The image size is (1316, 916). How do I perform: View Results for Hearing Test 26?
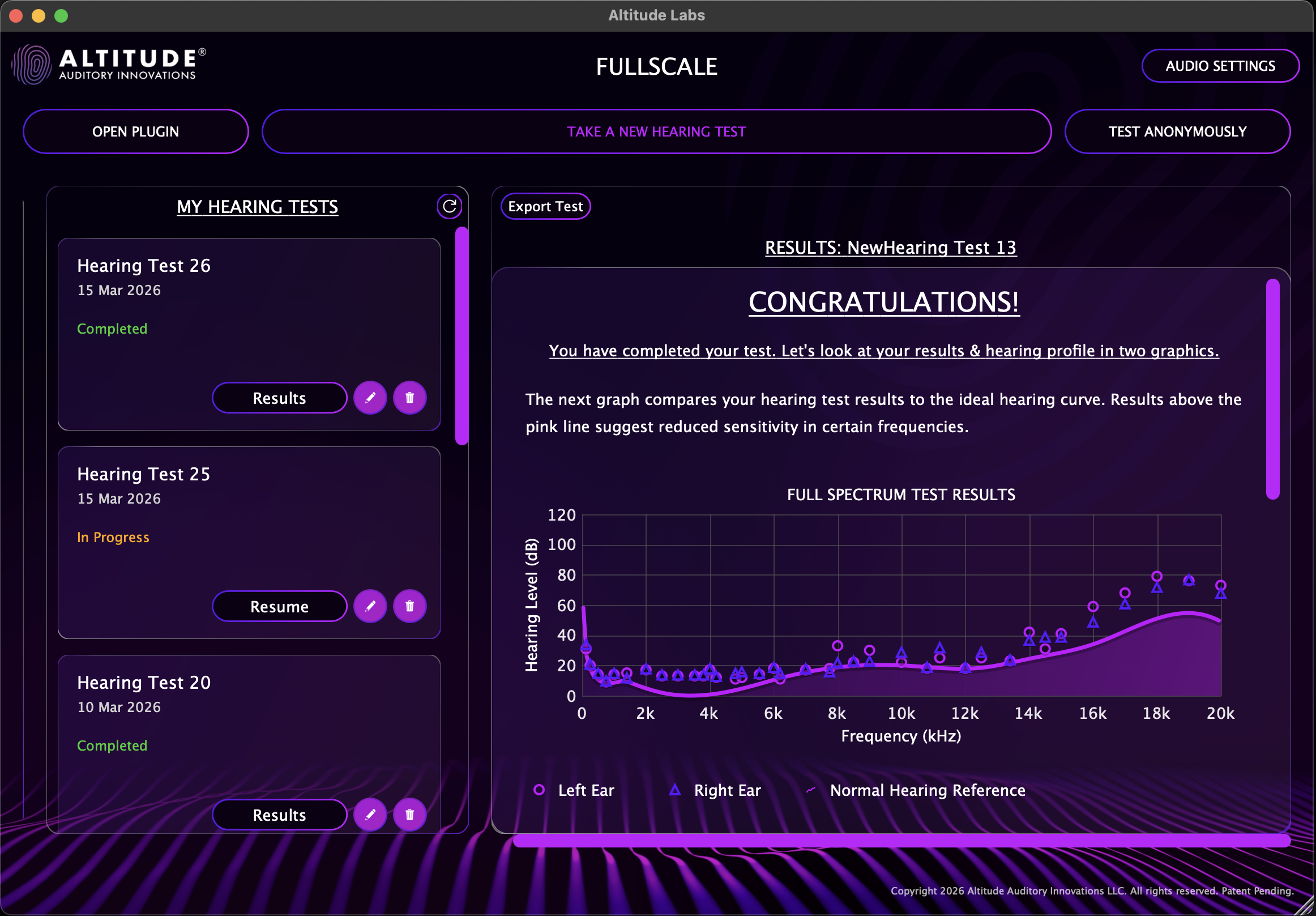click(279, 397)
